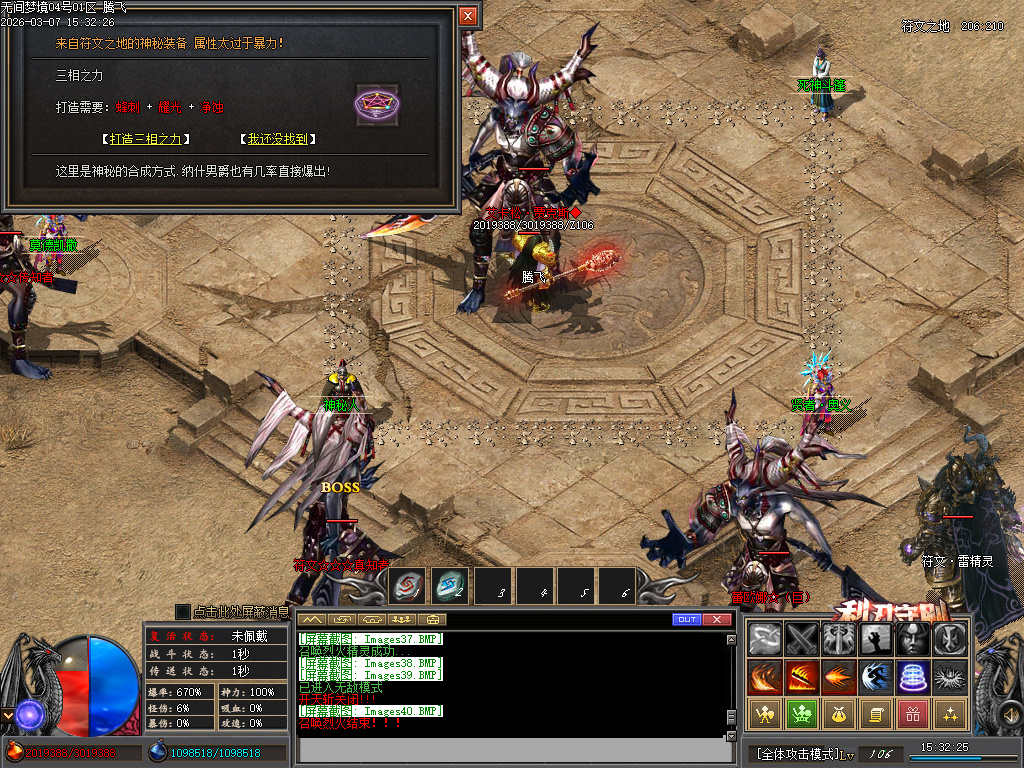The width and height of the screenshot is (1024, 768).
Task: Tick the 点击此处屏蔽消息 message-block checkbox
Action: [182, 611]
